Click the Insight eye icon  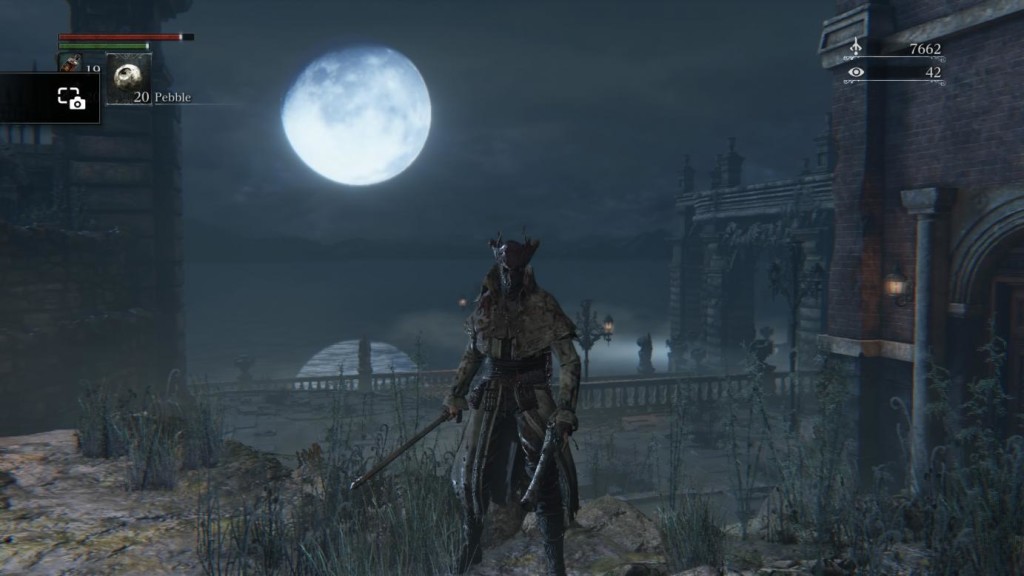click(855, 72)
